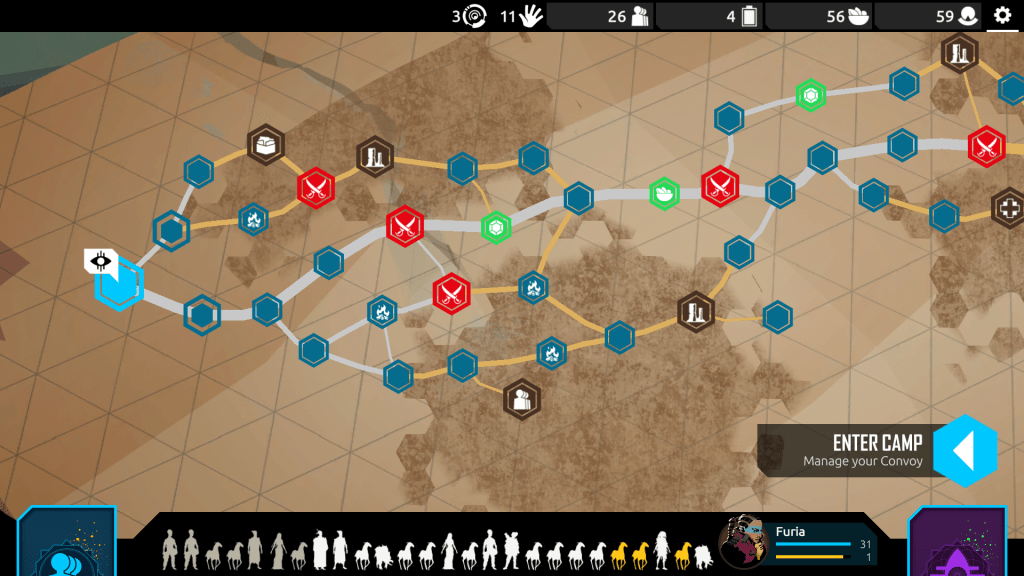
Task: Choose the medical cross map node
Action: click(x=1010, y=209)
